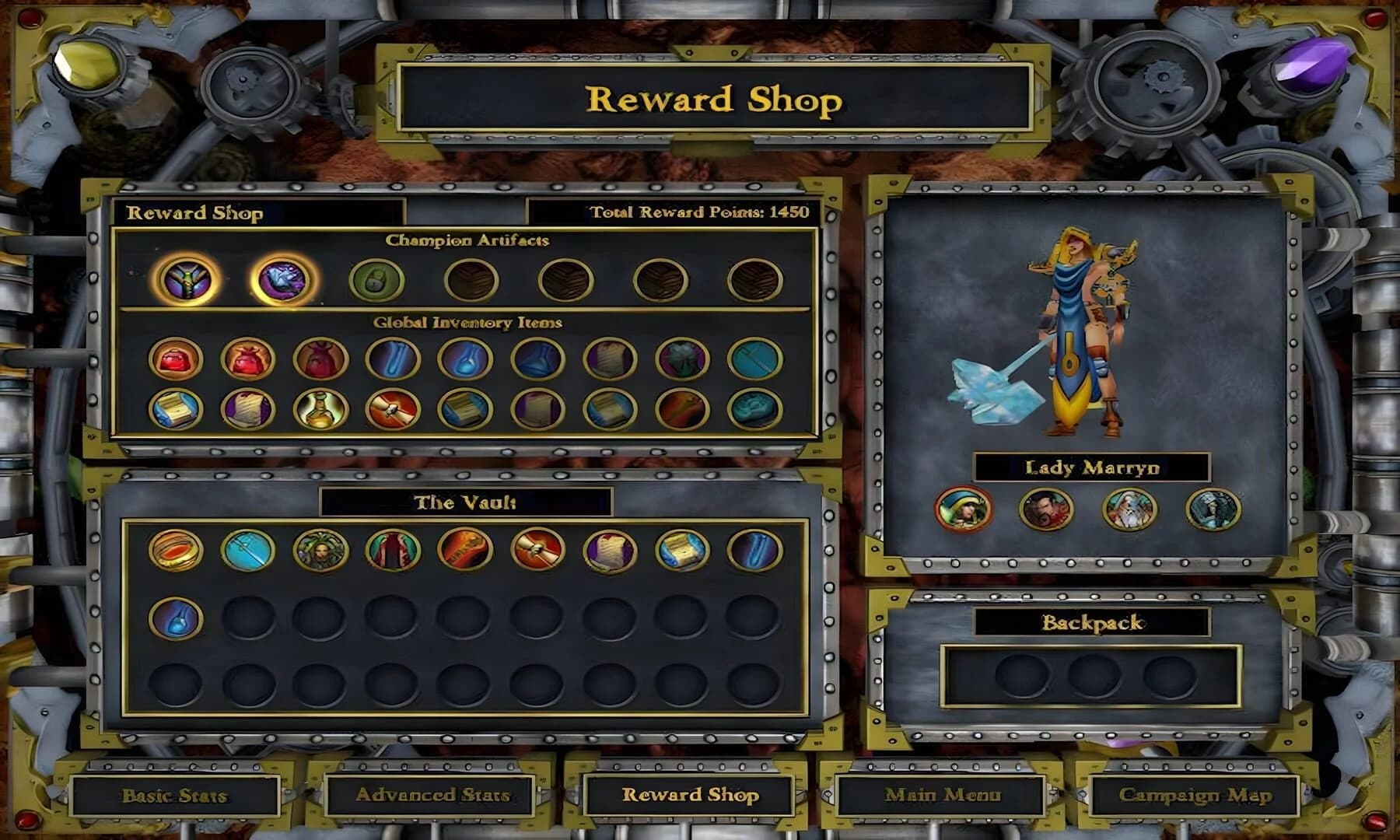Select the blue spear icon in The Vault
The image size is (1400, 840).
pos(247,551)
